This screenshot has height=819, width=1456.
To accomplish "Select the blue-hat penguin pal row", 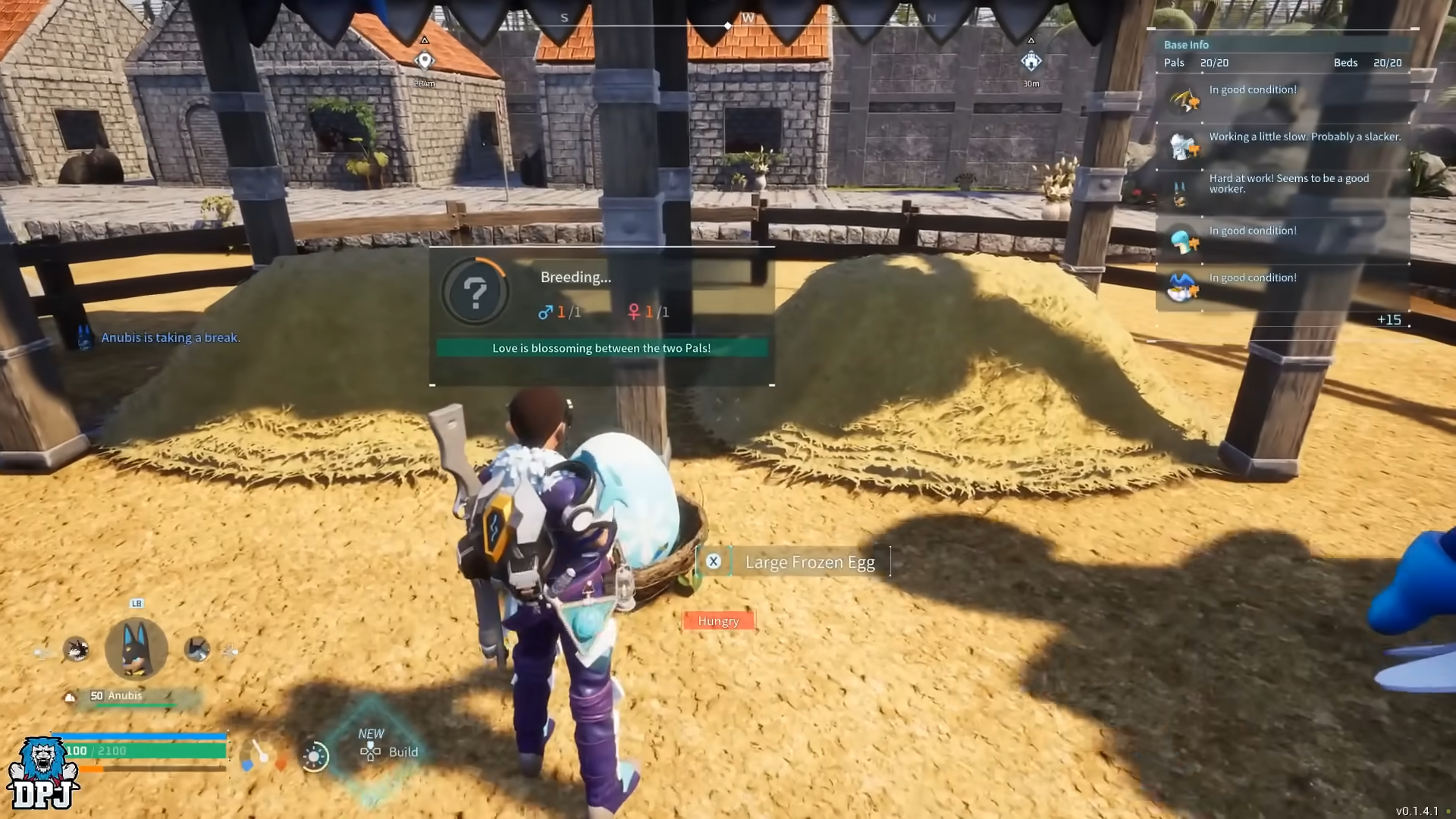I will 1283,285.
